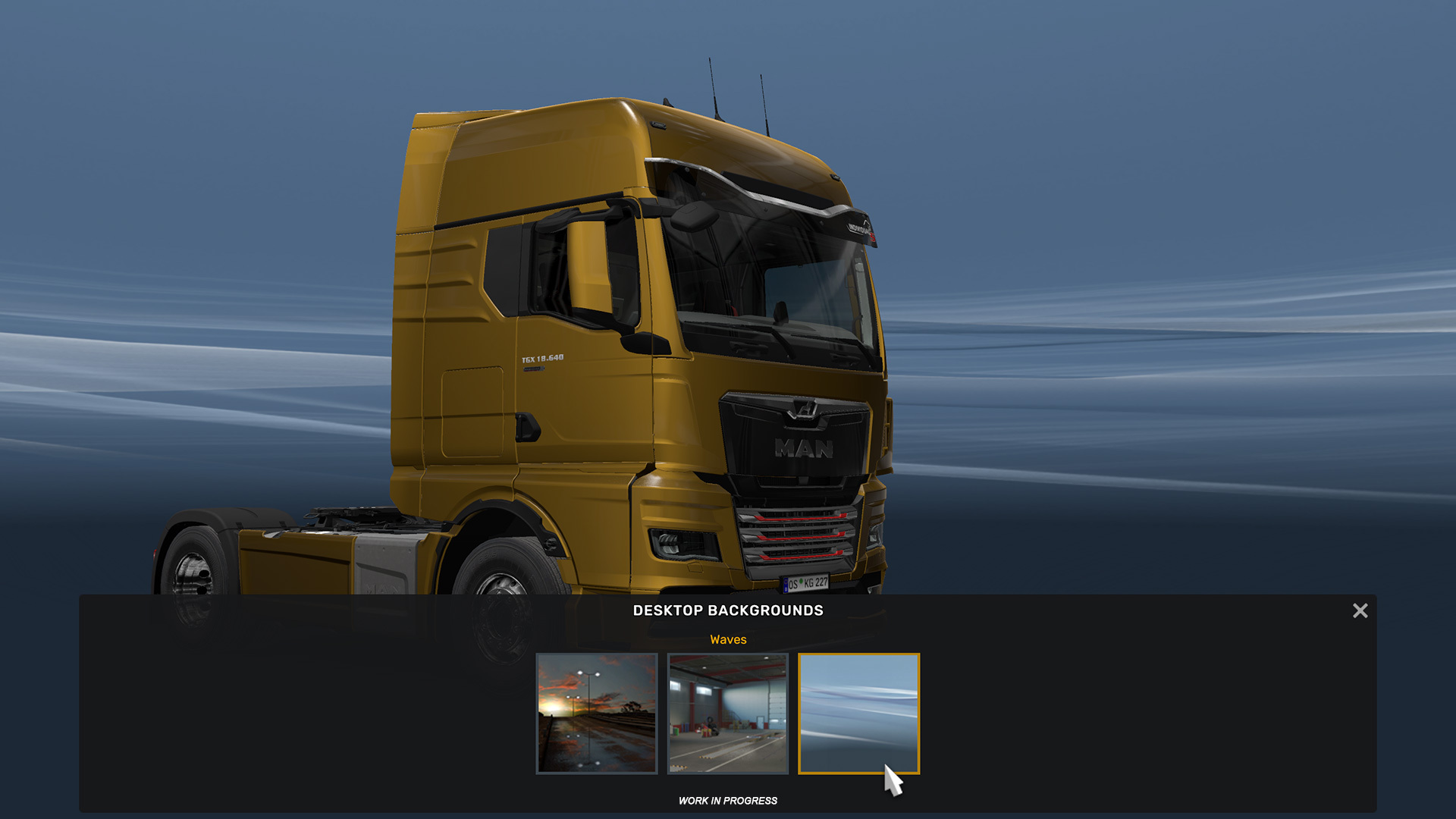Close the Desktop Backgrounds panel
The image size is (1456, 819).
point(1360,610)
